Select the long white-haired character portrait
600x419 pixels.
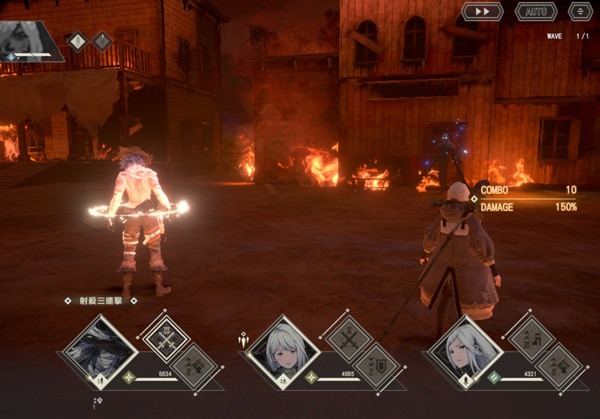[466, 350]
